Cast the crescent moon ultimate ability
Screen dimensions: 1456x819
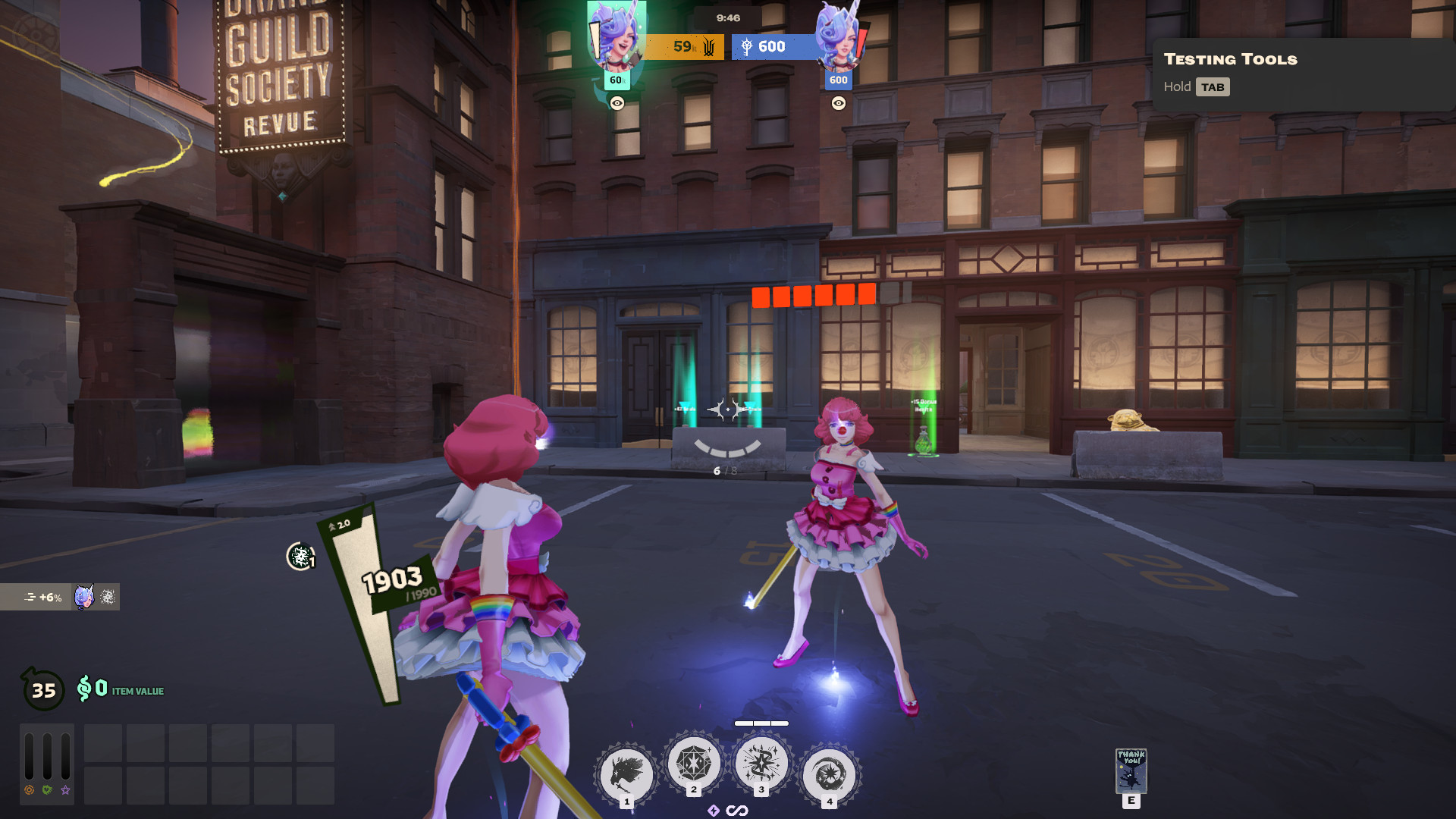coord(829,775)
